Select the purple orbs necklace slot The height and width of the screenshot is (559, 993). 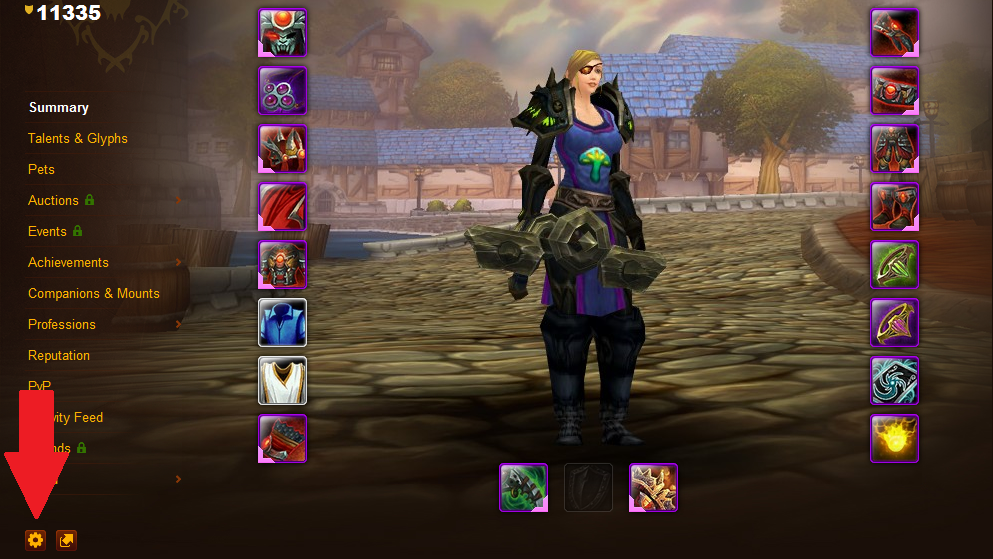coord(283,91)
